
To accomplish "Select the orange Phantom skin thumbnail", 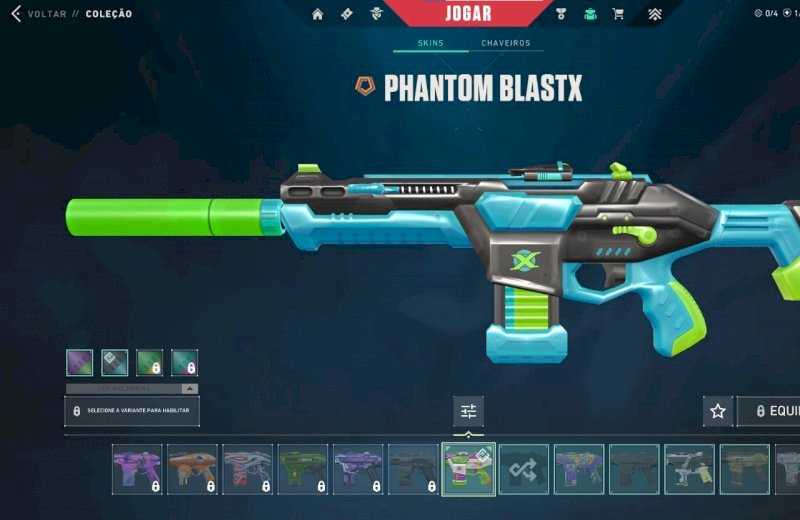I will tap(192, 469).
